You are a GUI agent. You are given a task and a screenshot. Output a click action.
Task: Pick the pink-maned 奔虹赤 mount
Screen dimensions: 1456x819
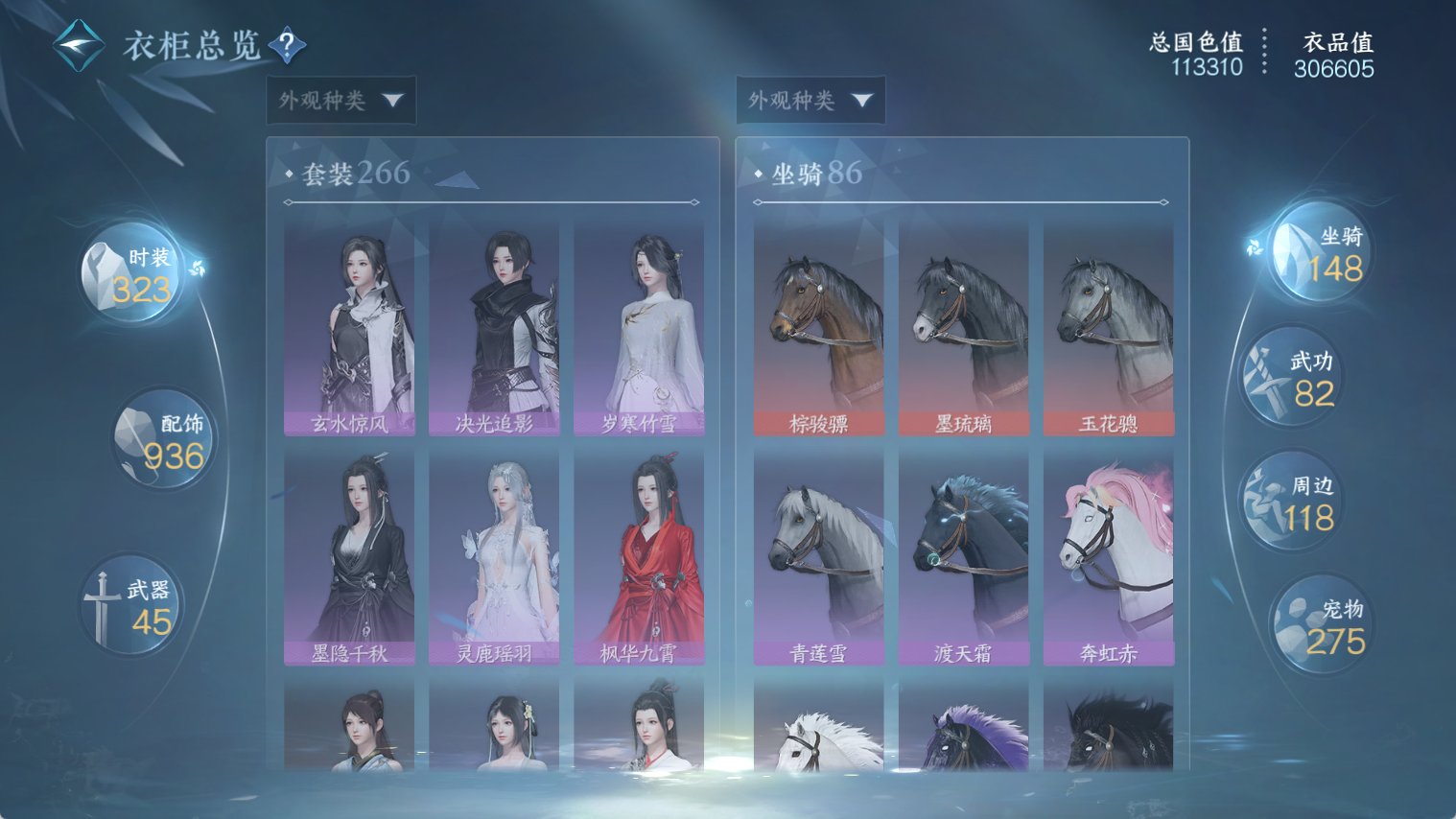pos(1109,559)
